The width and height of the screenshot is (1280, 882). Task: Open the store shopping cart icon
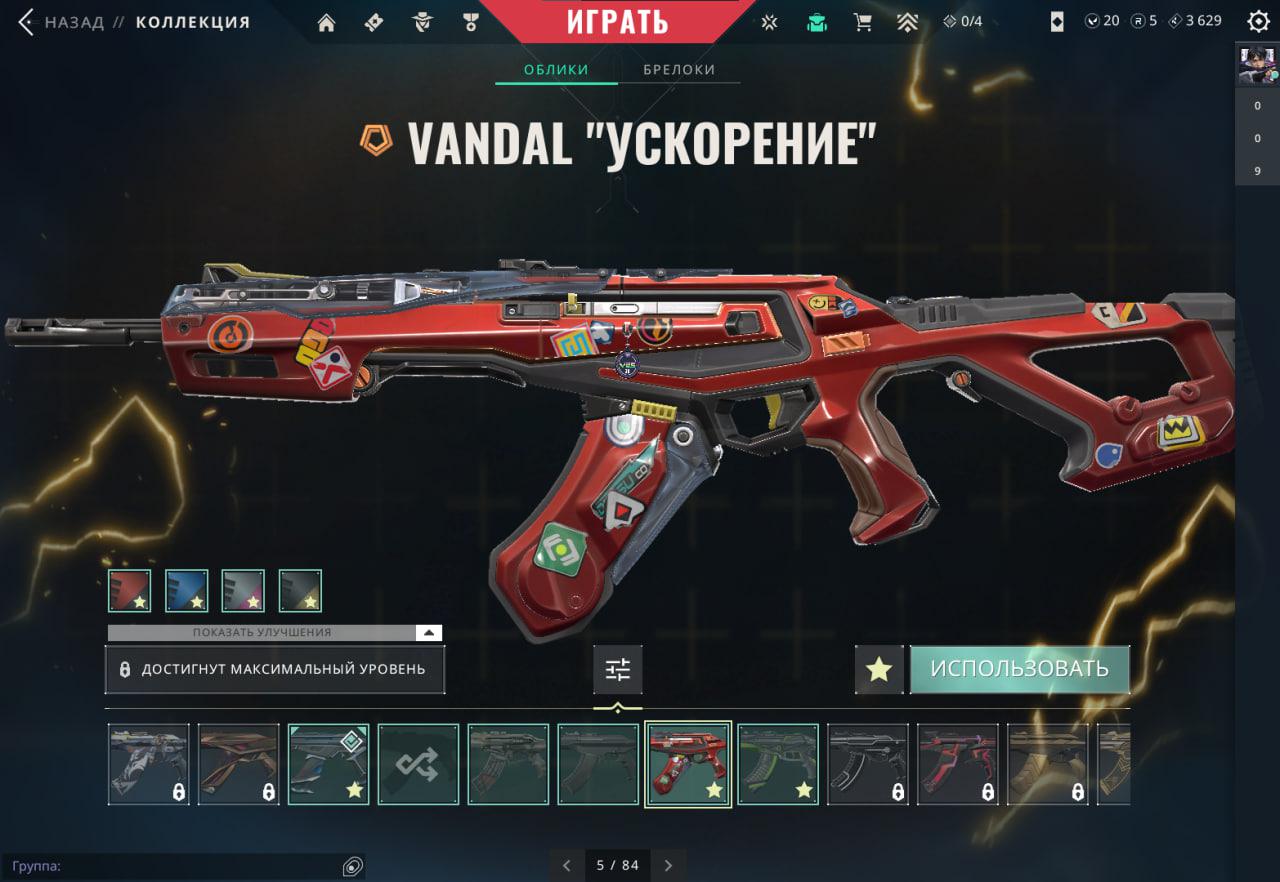click(x=862, y=22)
